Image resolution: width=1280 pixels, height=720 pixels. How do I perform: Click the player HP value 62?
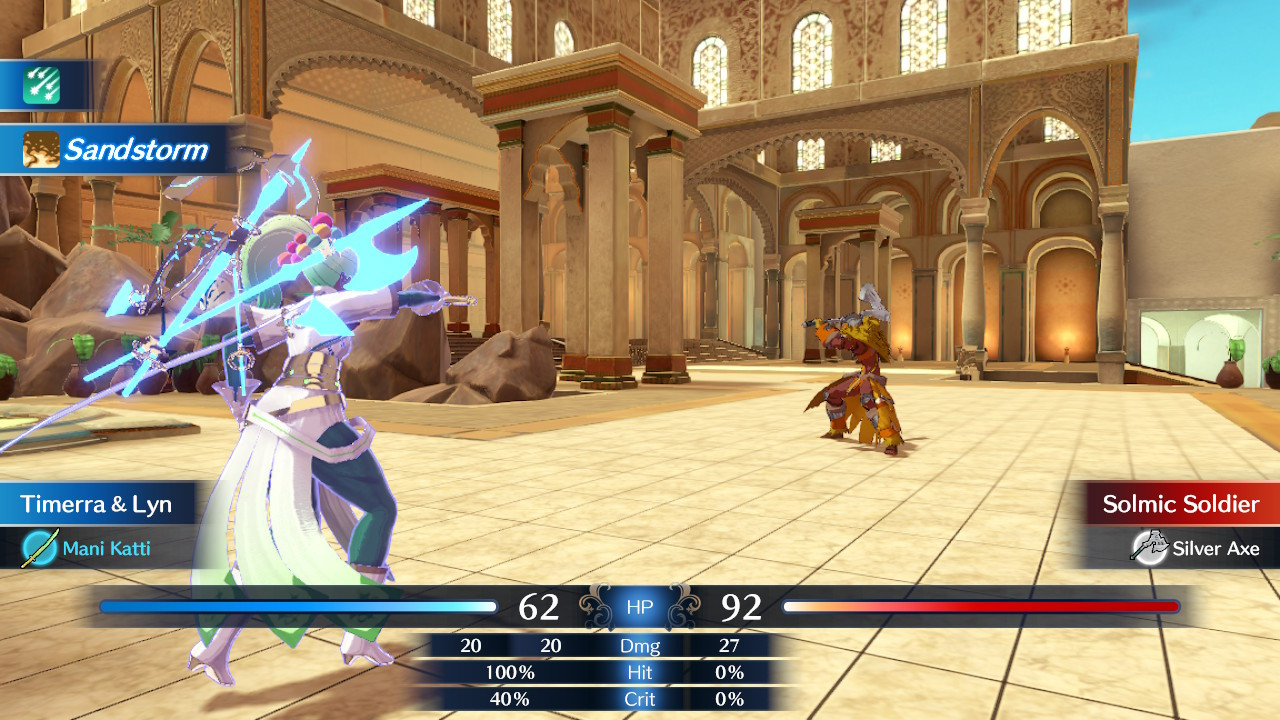pos(543,606)
